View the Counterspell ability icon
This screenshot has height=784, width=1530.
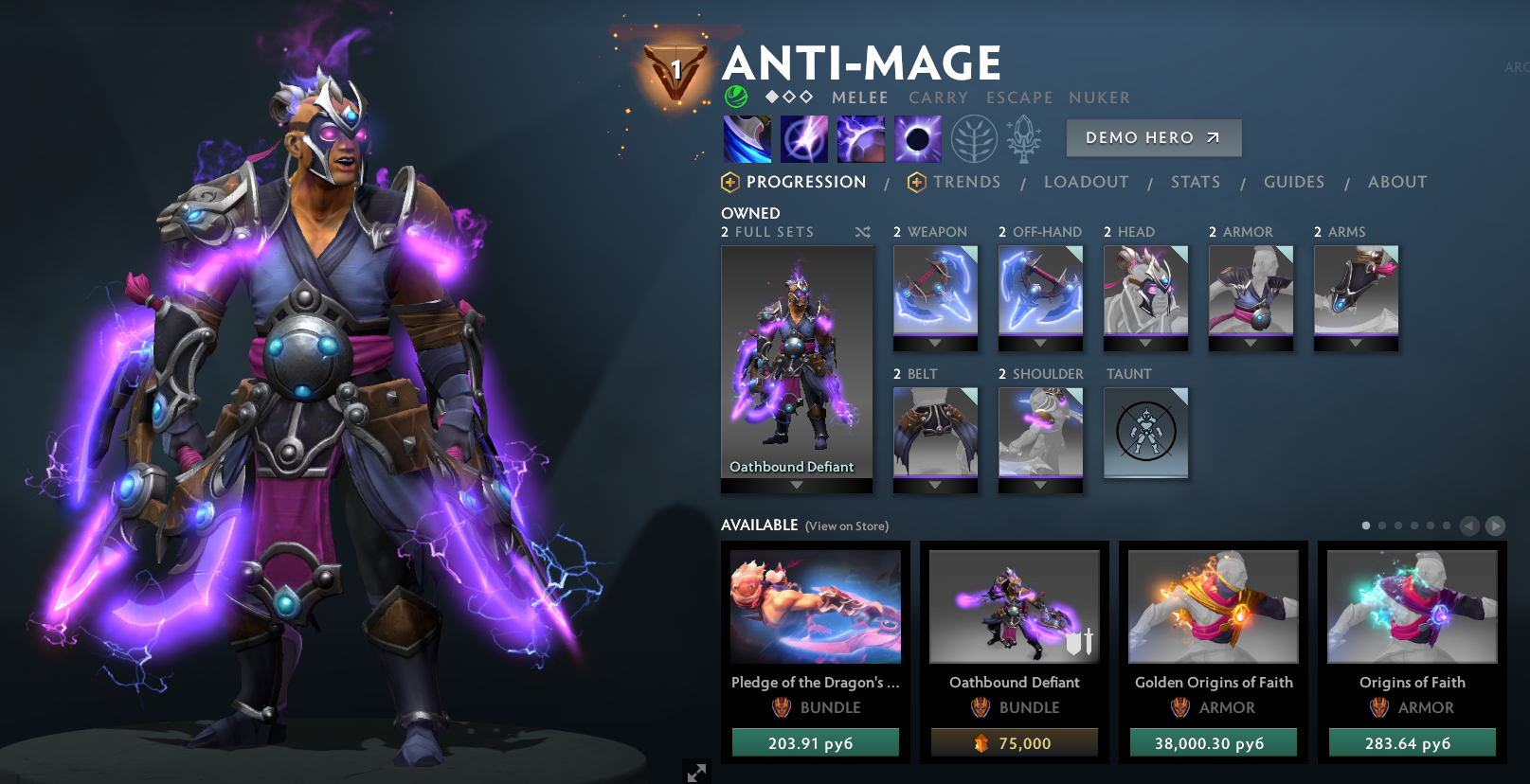coord(860,137)
